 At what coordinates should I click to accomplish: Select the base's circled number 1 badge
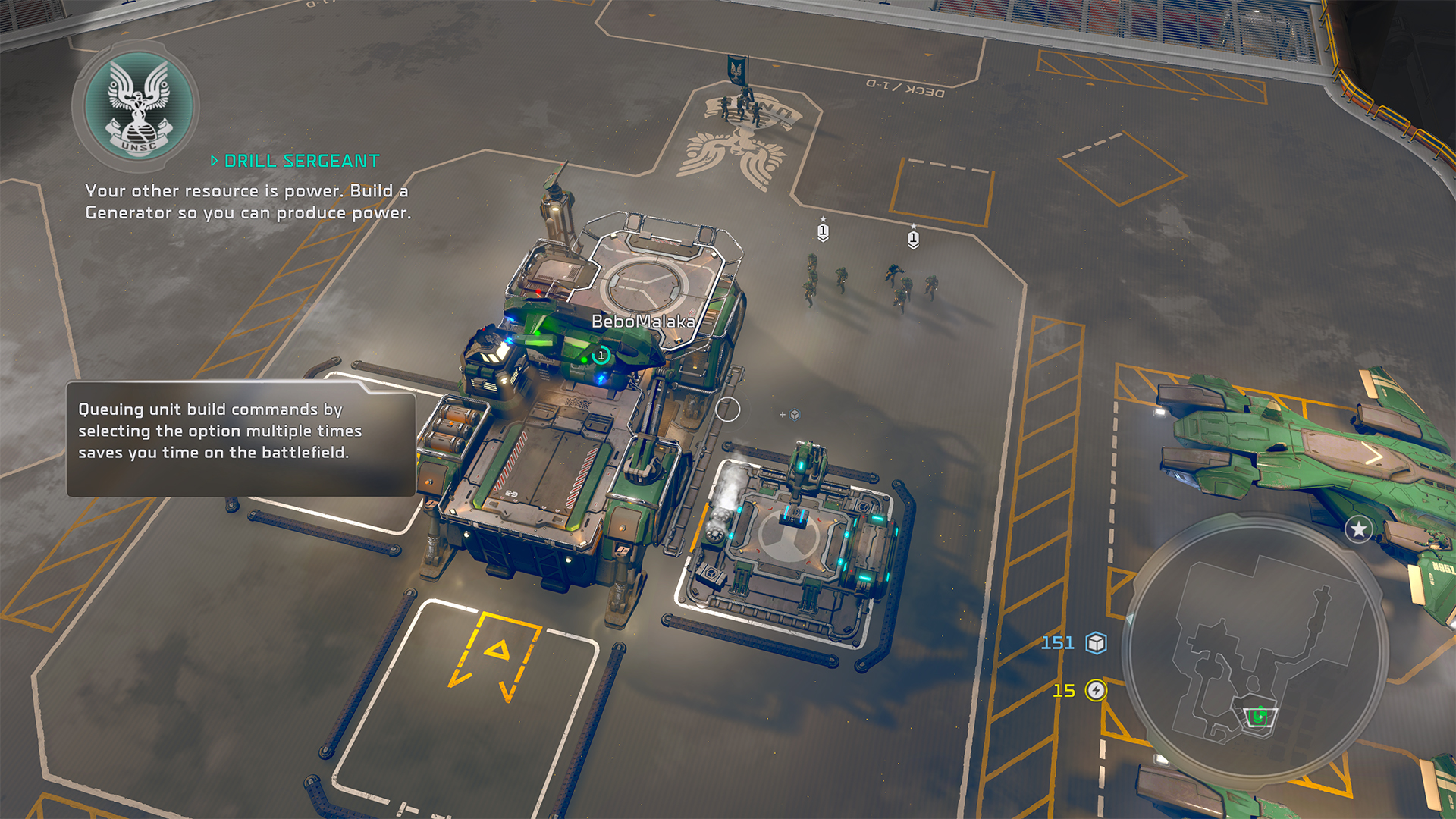(601, 355)
